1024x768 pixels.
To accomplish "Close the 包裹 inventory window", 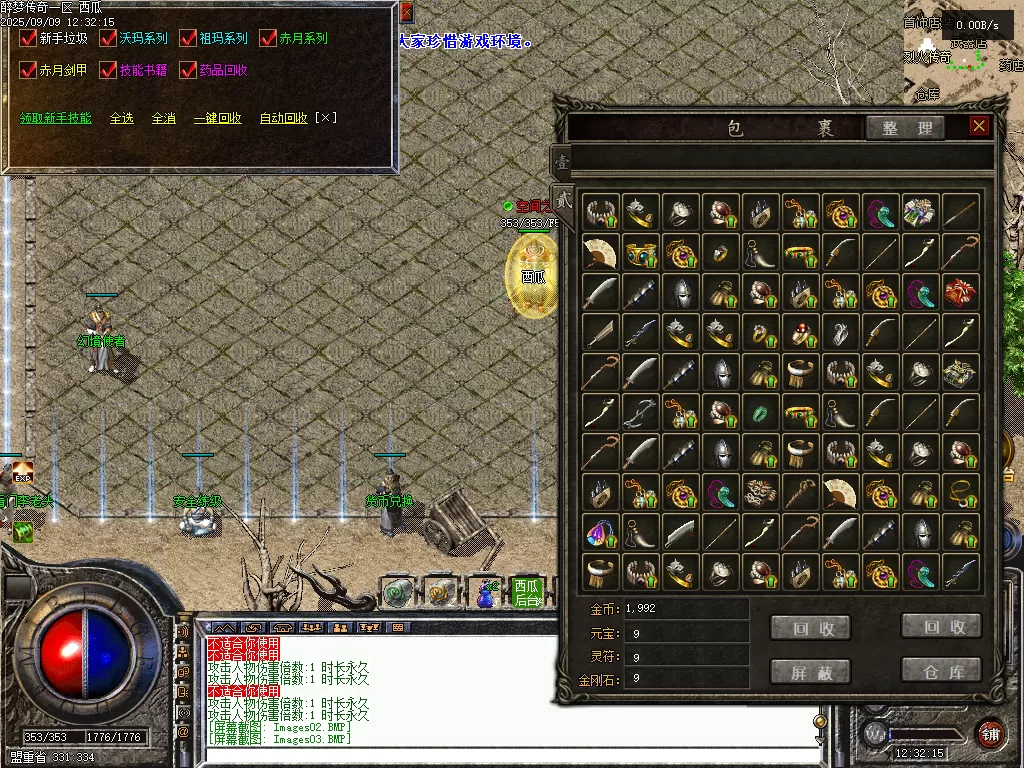I will coord(979,126).
